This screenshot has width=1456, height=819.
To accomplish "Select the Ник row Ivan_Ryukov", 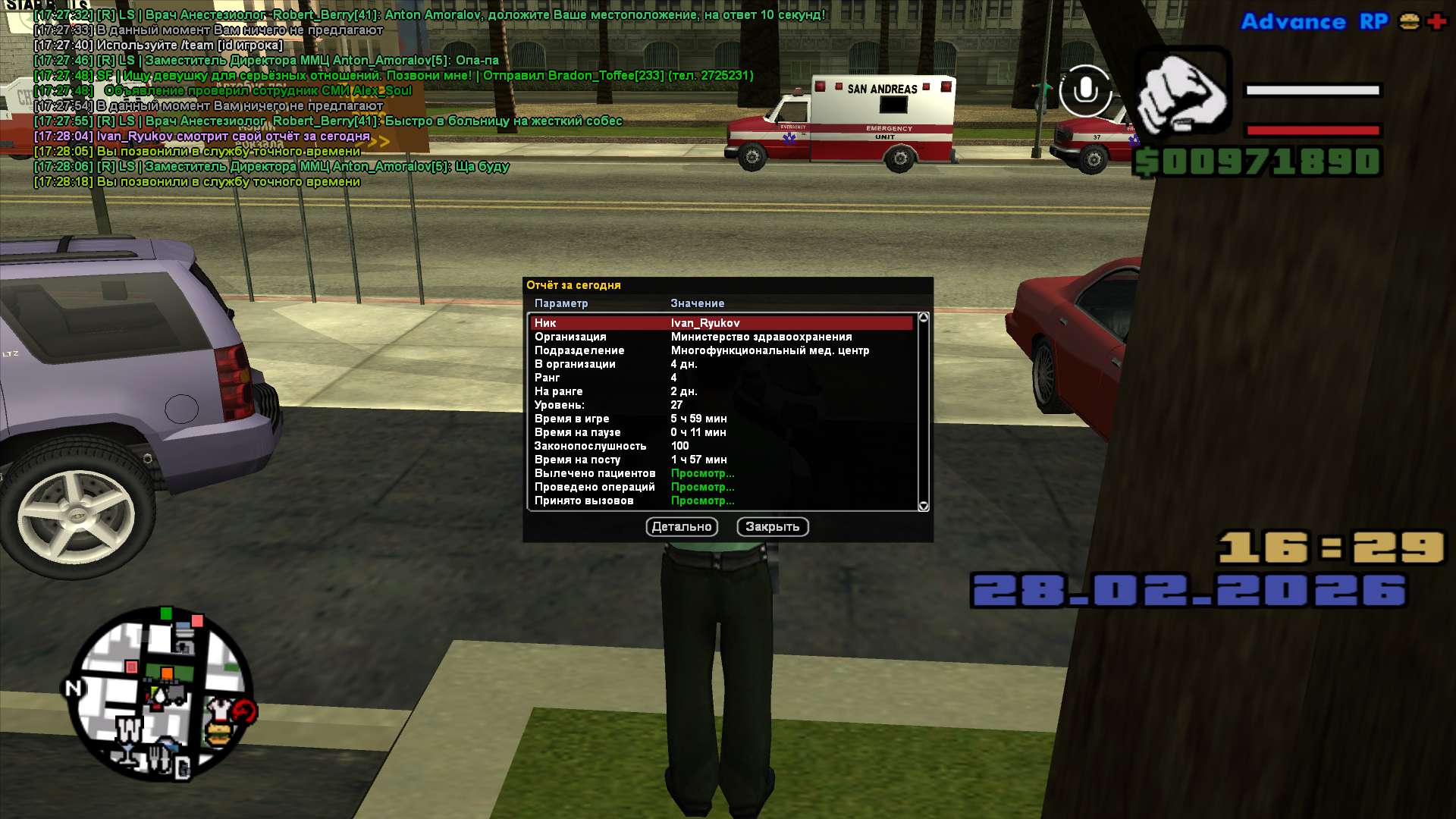I will click(720, 323).
